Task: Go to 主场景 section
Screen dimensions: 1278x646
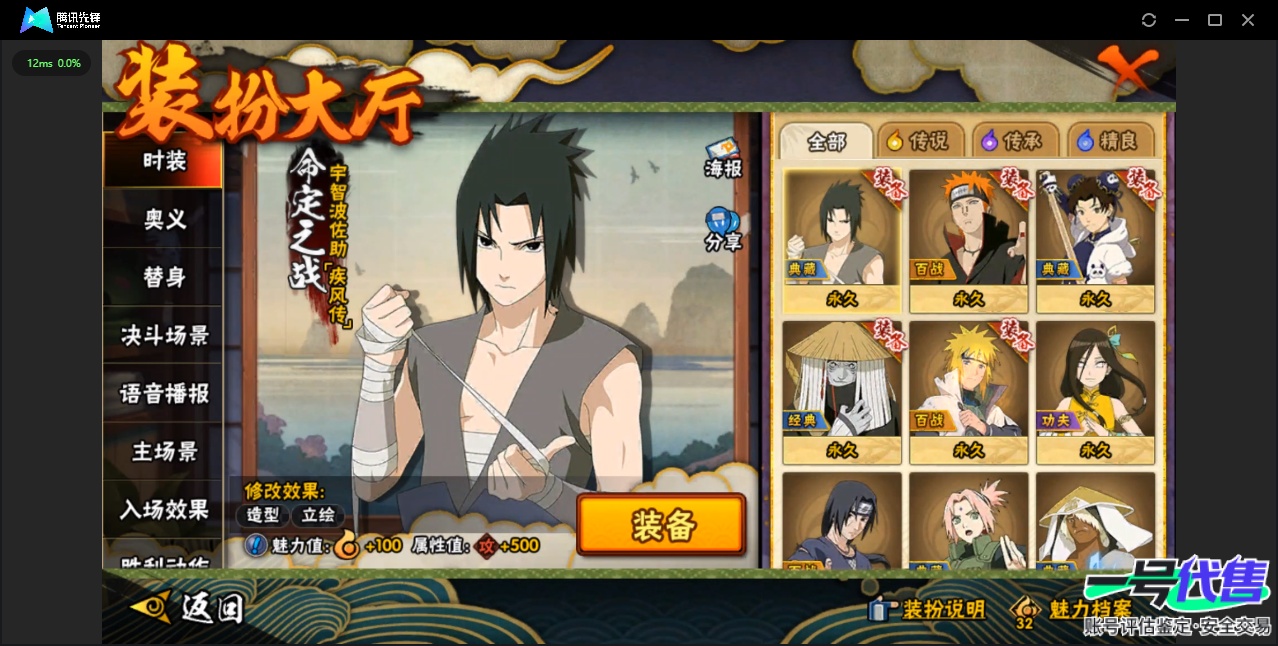Action: pos(164,451)
